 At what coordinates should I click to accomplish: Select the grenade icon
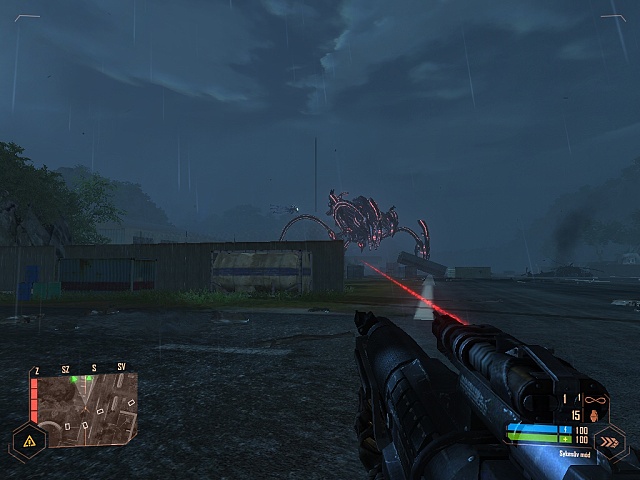pyautogui.click(x=592, y=413)
